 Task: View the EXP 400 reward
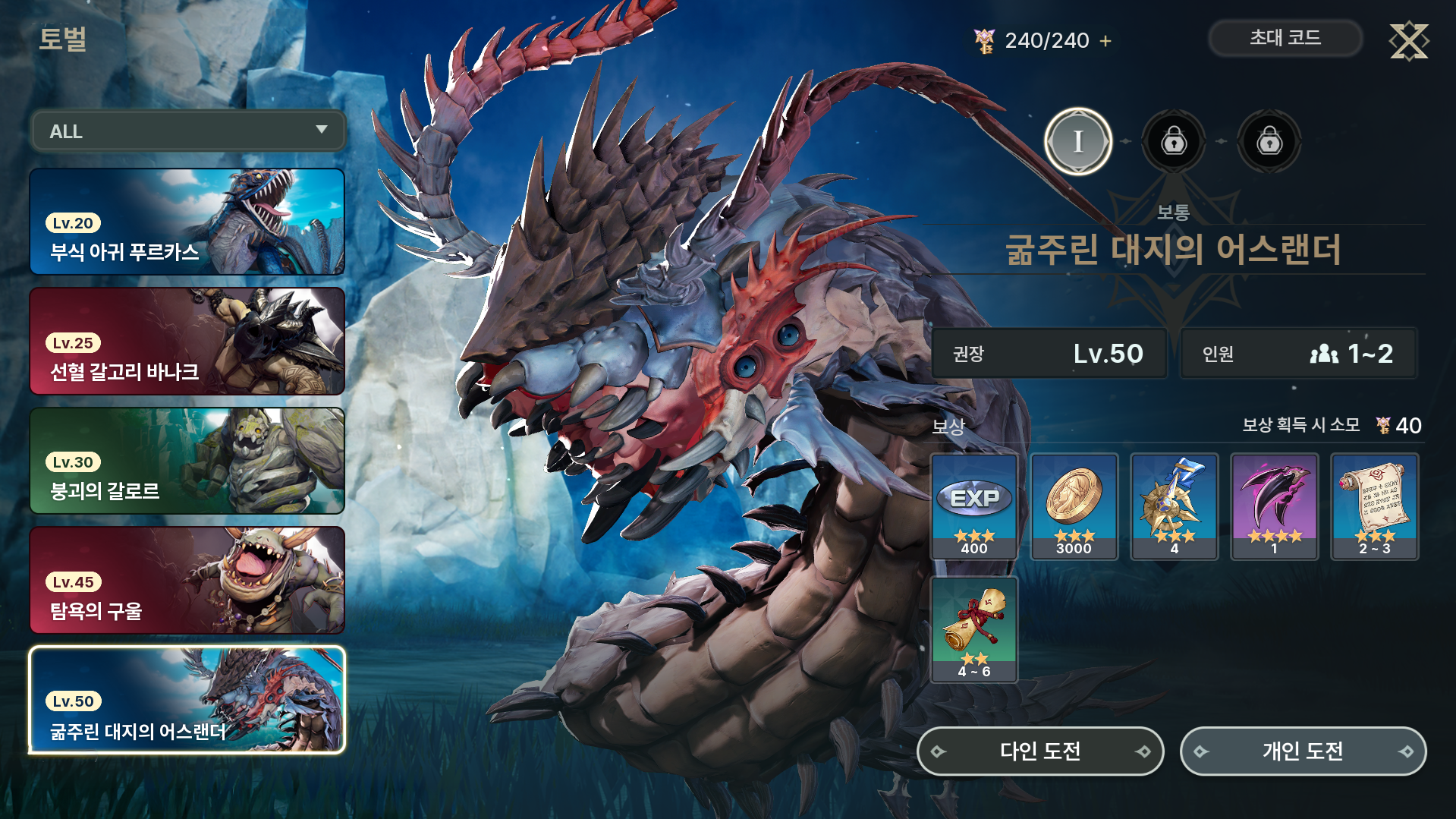pyautogui.click(x=974, y=506)
